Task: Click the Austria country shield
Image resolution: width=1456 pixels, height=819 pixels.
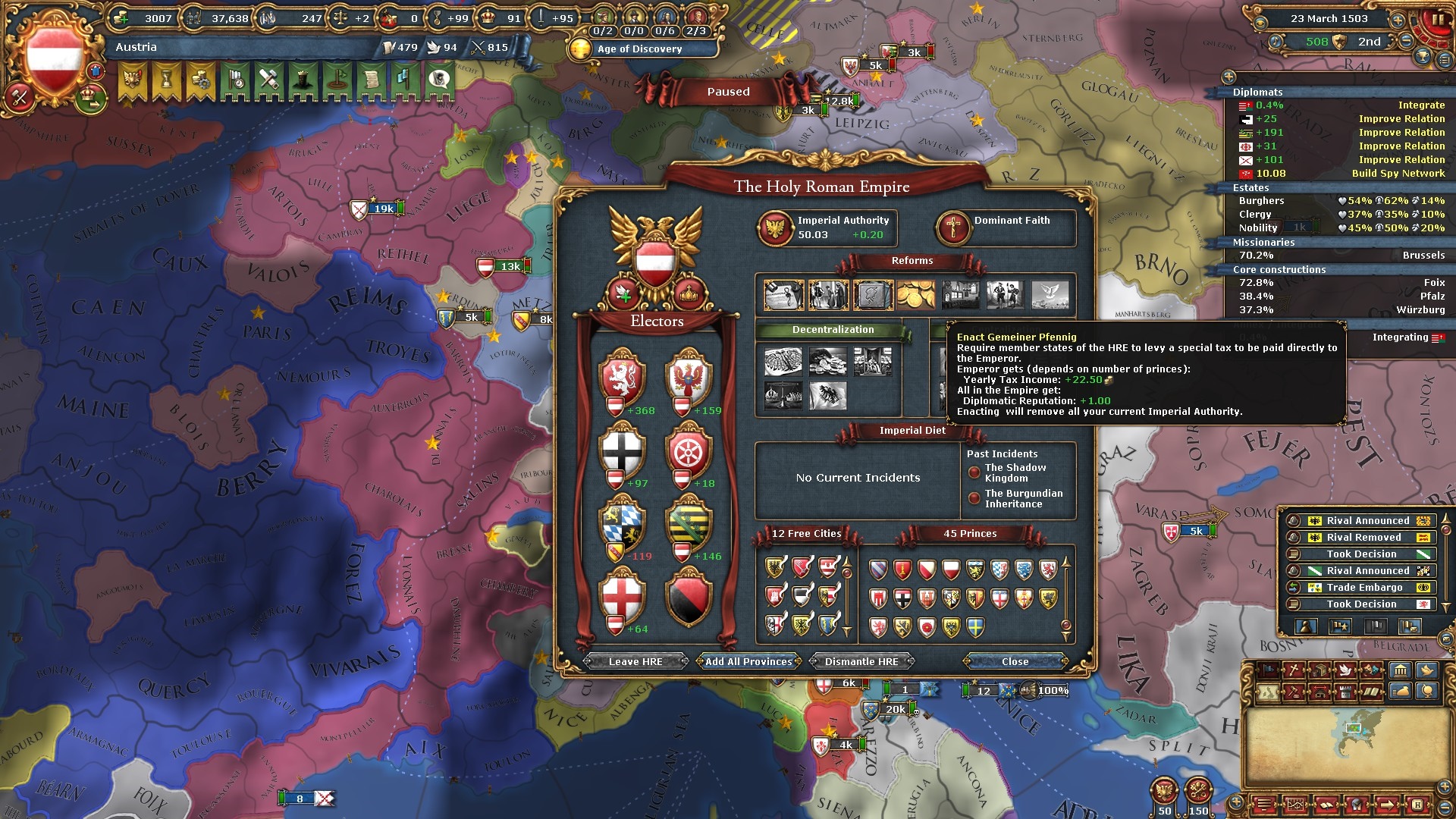Action: tap(54, 58)
